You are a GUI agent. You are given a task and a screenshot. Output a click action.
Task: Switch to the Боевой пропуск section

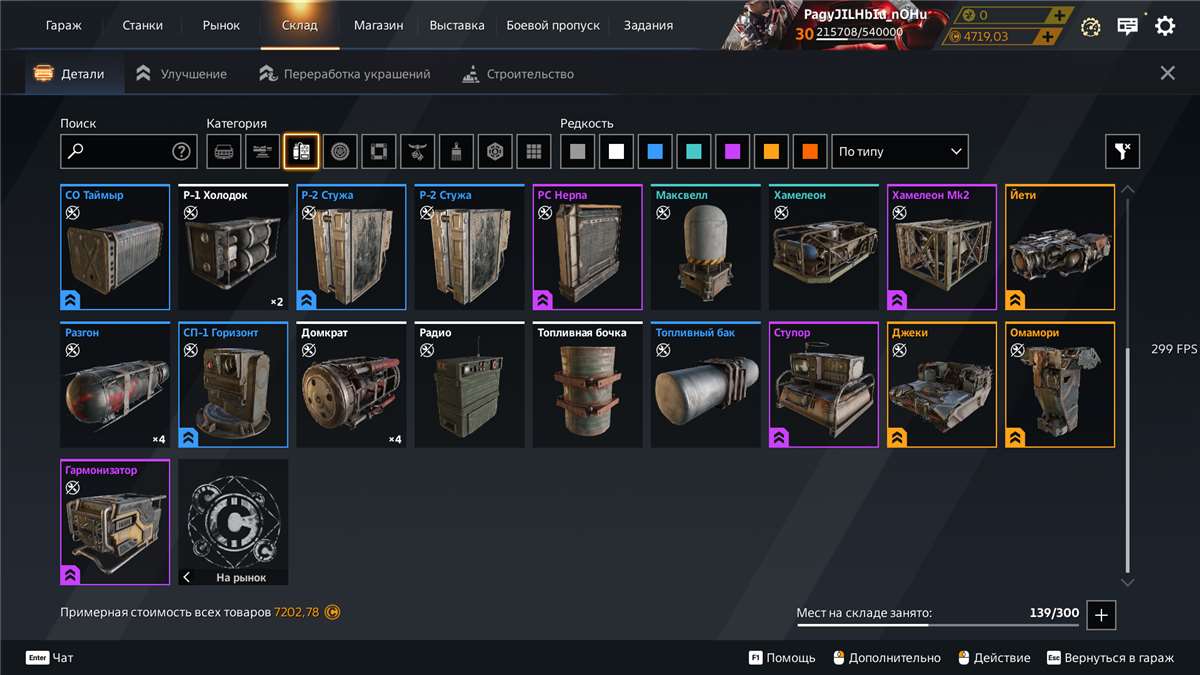(553, 25)
